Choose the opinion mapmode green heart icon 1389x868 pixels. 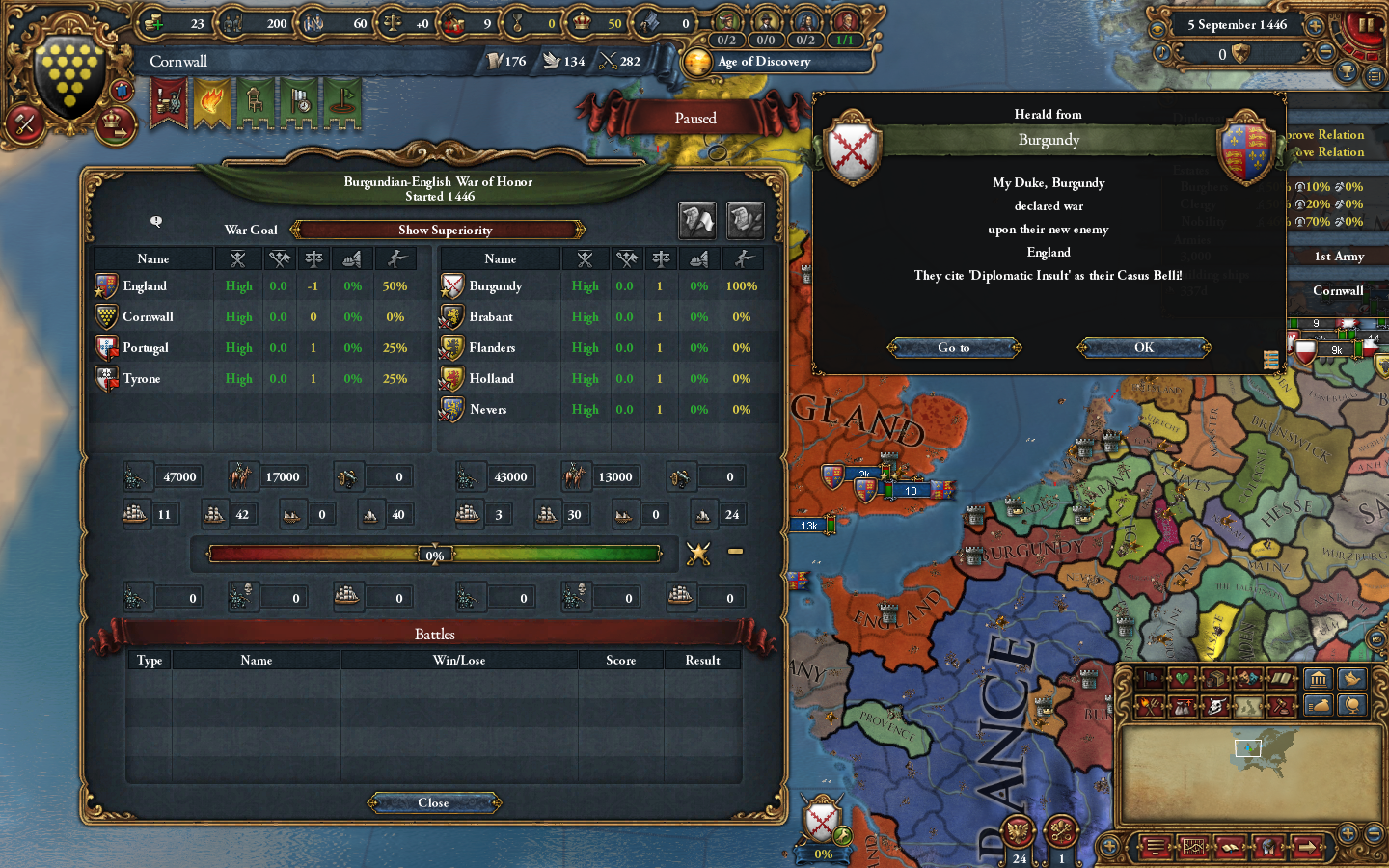pos(1181,678)
